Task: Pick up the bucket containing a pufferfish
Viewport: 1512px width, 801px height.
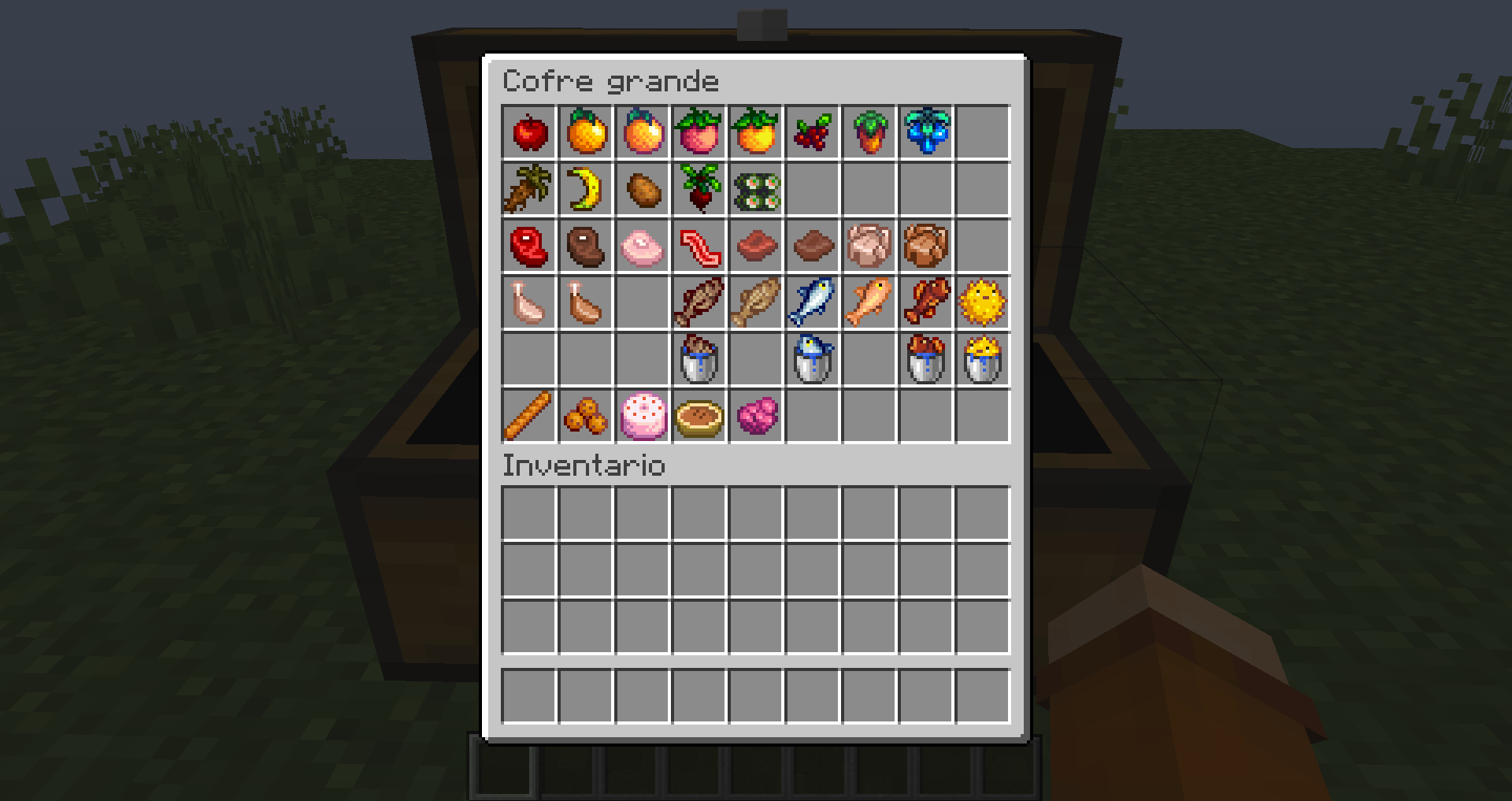Action: [983, 358]
